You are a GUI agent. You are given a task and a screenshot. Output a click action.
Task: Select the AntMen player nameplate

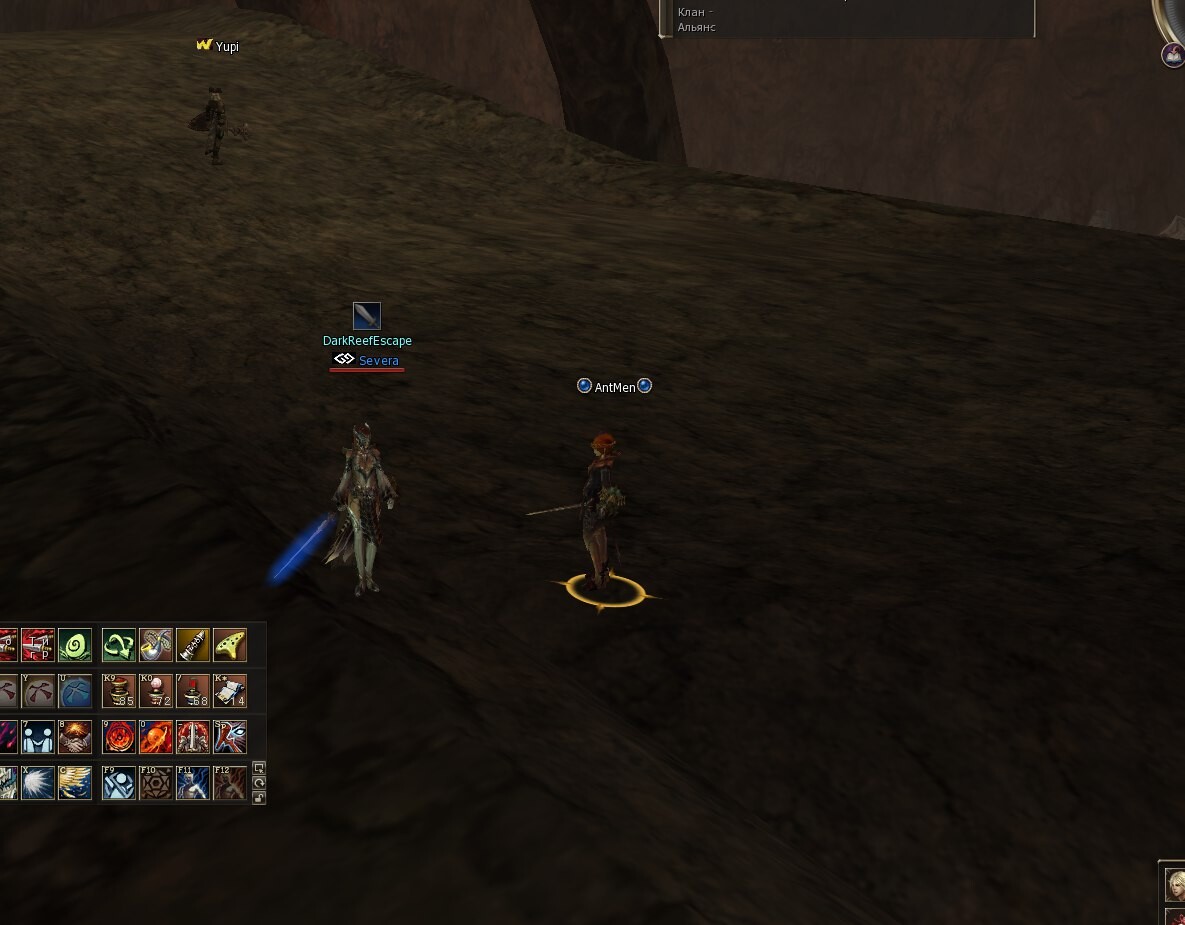point(615,387)
